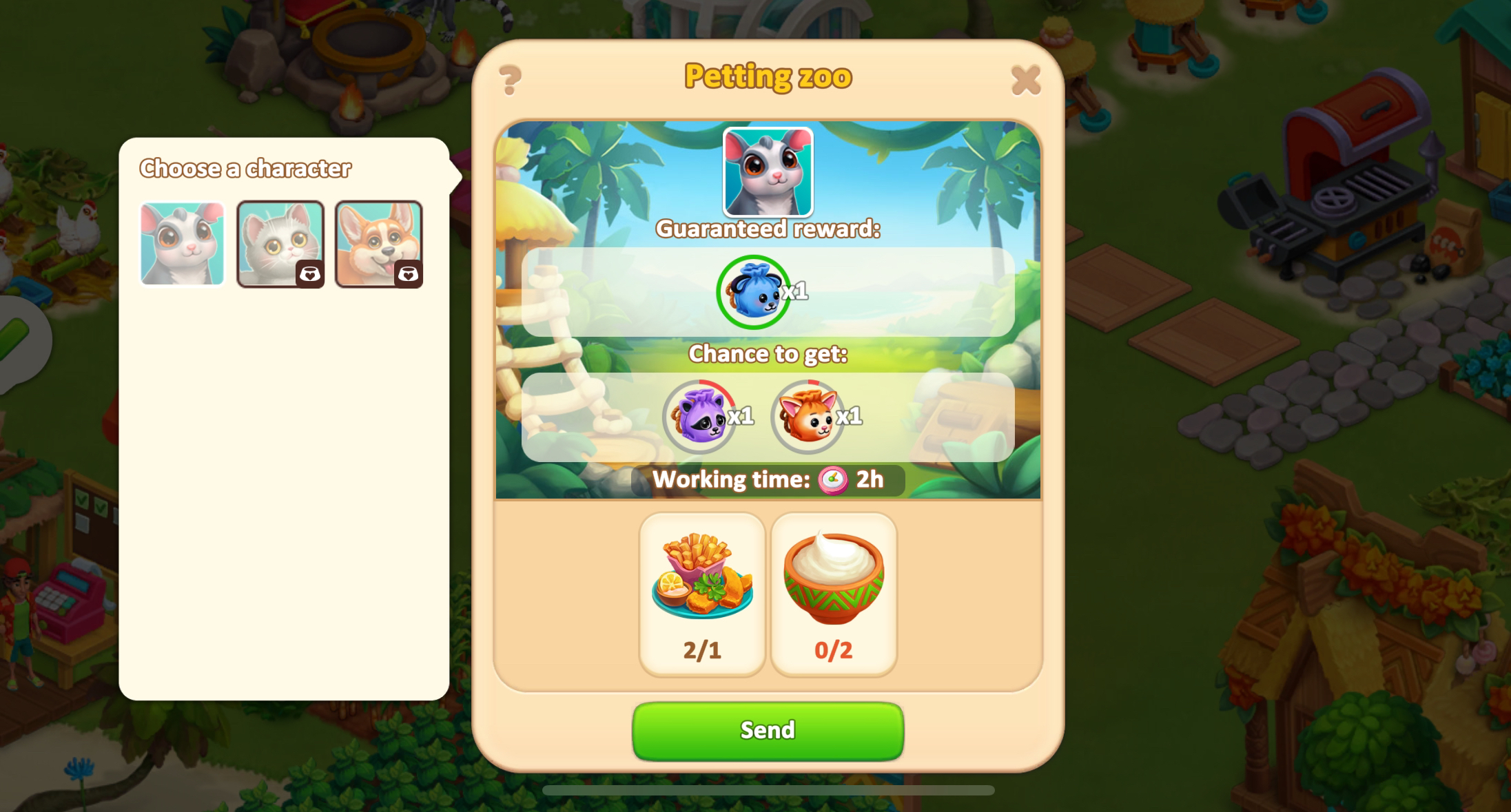This screenshot has width=1511, height=812.
Task: Pick the corgi dog character
Action: click(x=378, y=243)
